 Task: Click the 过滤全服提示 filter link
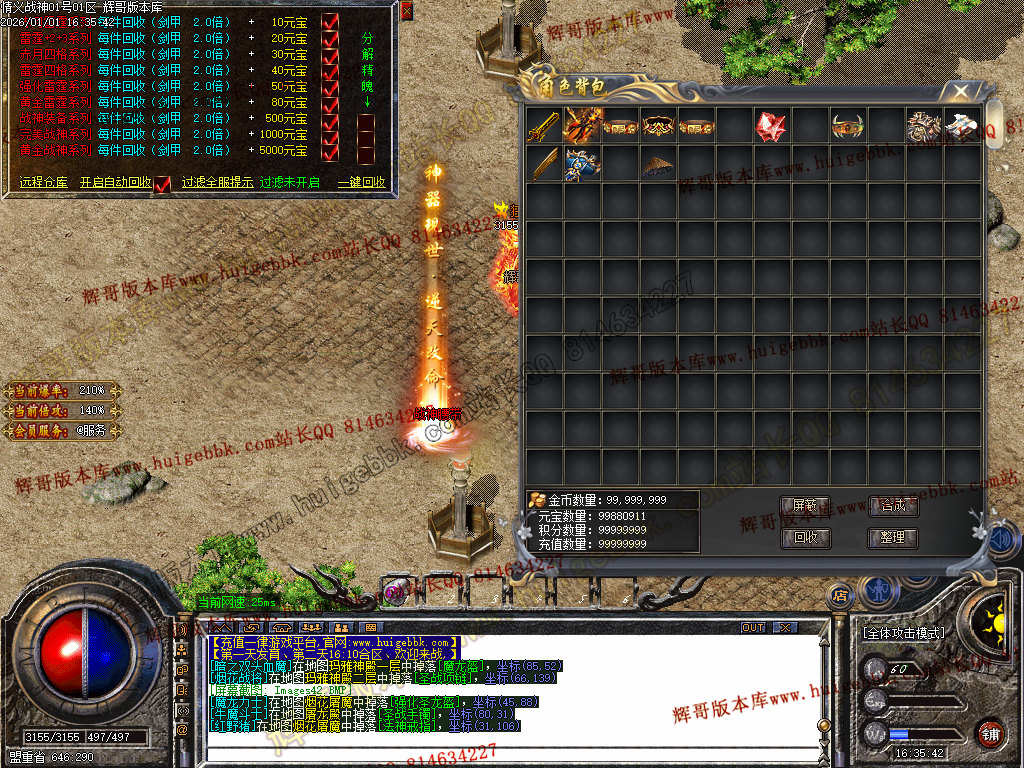tap(215, 183)
